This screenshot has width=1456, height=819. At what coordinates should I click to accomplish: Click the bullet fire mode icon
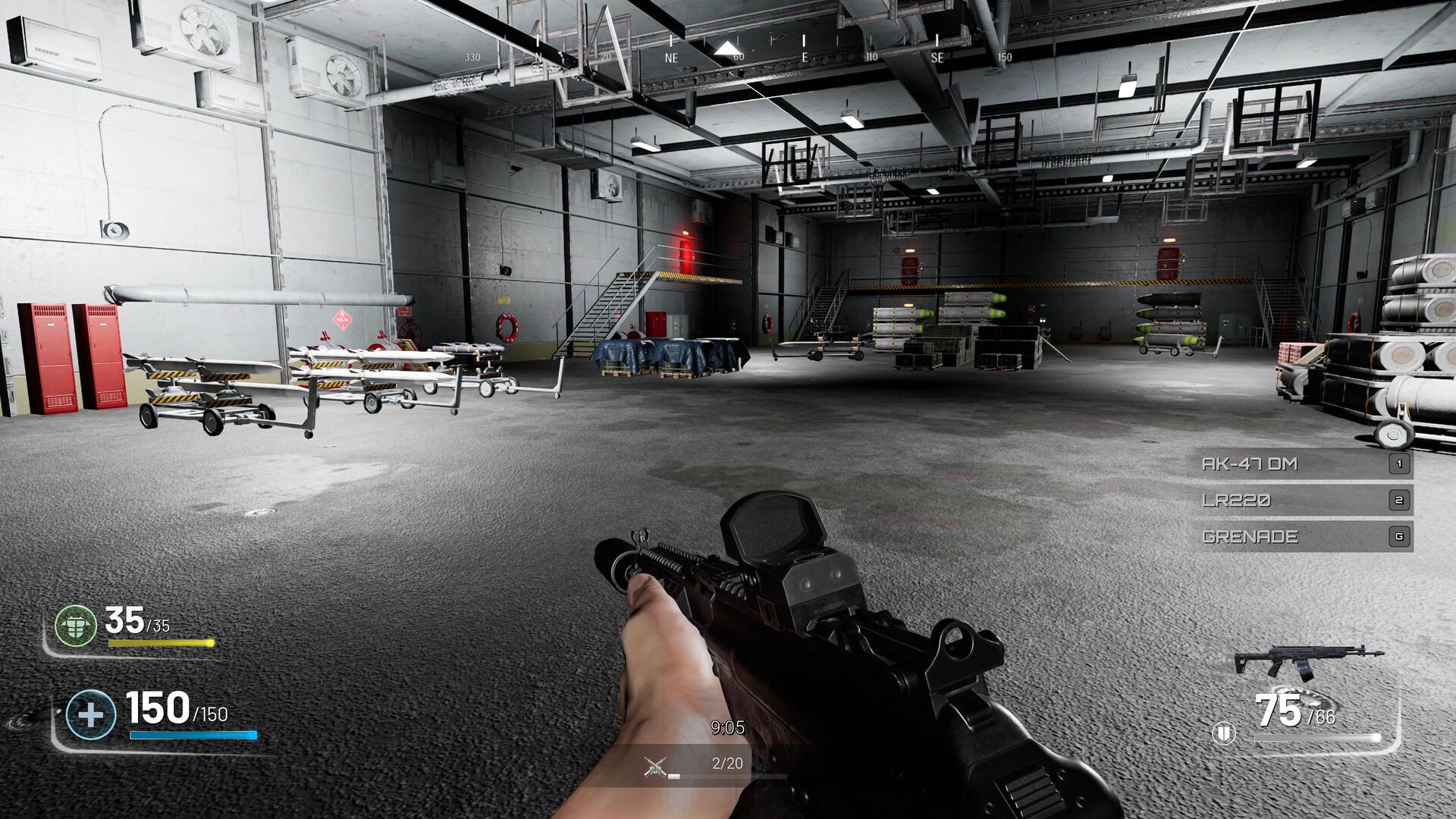click(1224, 733)
